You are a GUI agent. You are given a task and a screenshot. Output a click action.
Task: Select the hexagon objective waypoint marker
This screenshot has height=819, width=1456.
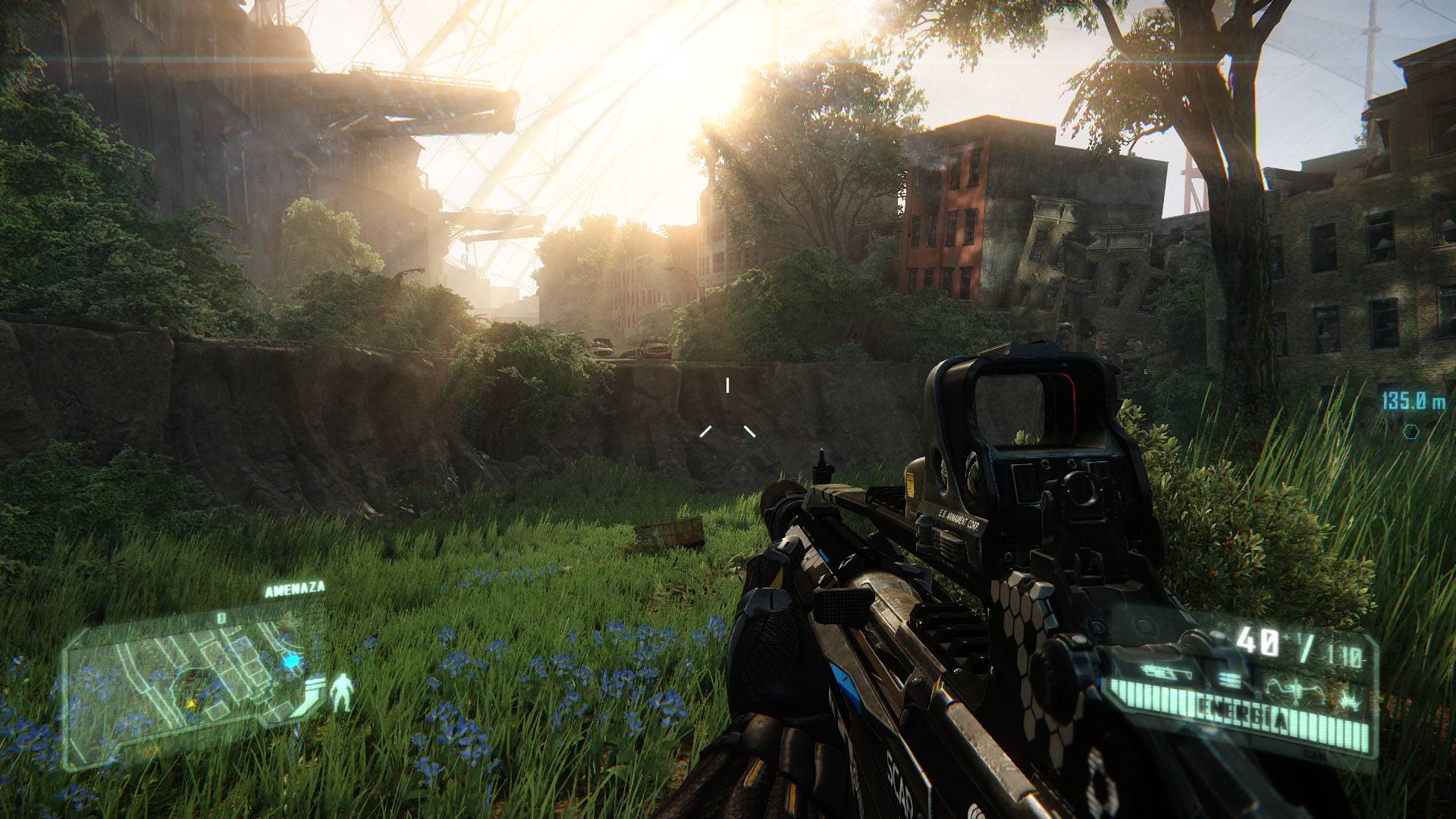1411,431
